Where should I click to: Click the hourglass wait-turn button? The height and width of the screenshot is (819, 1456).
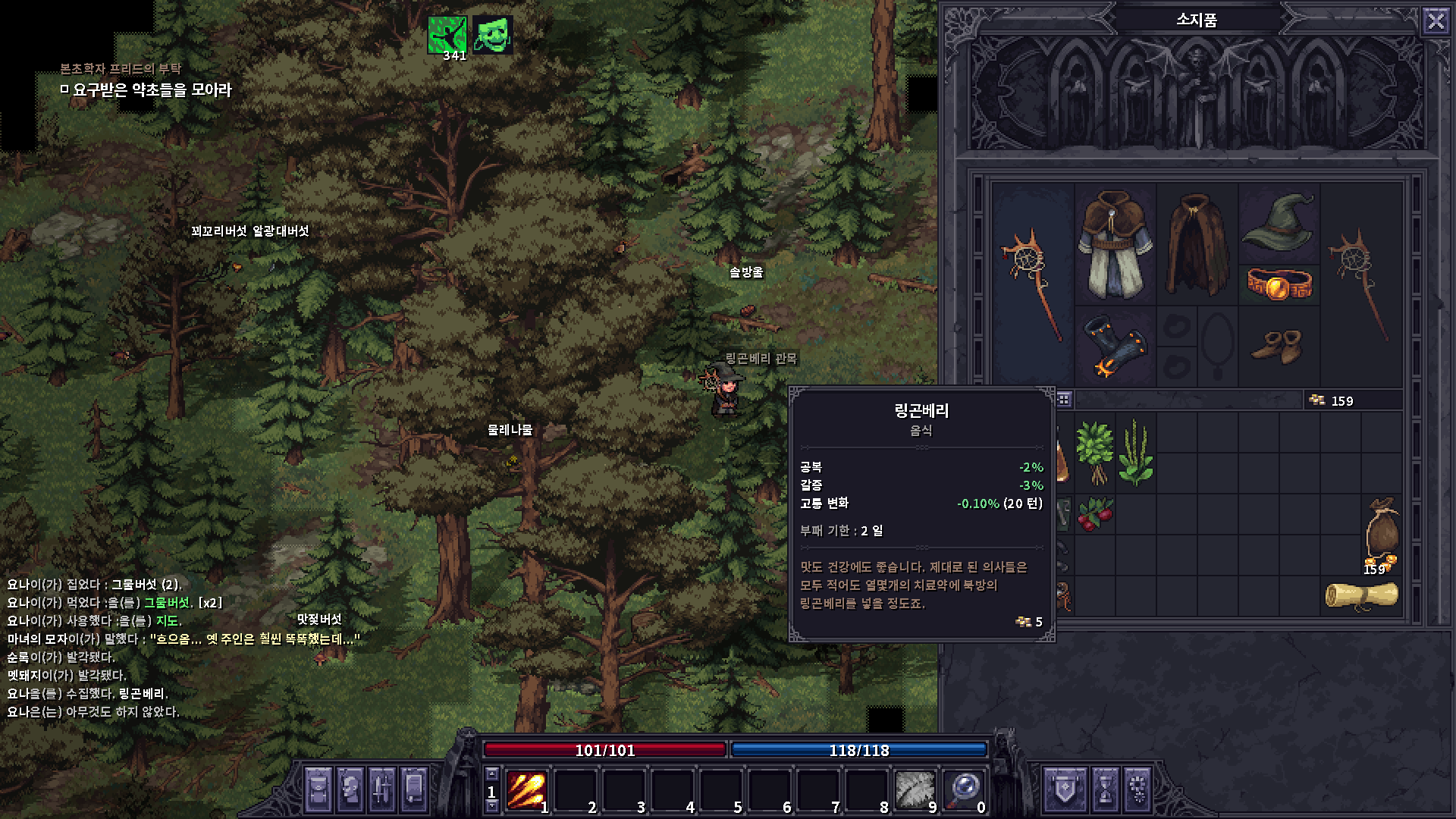[1105, 789]
